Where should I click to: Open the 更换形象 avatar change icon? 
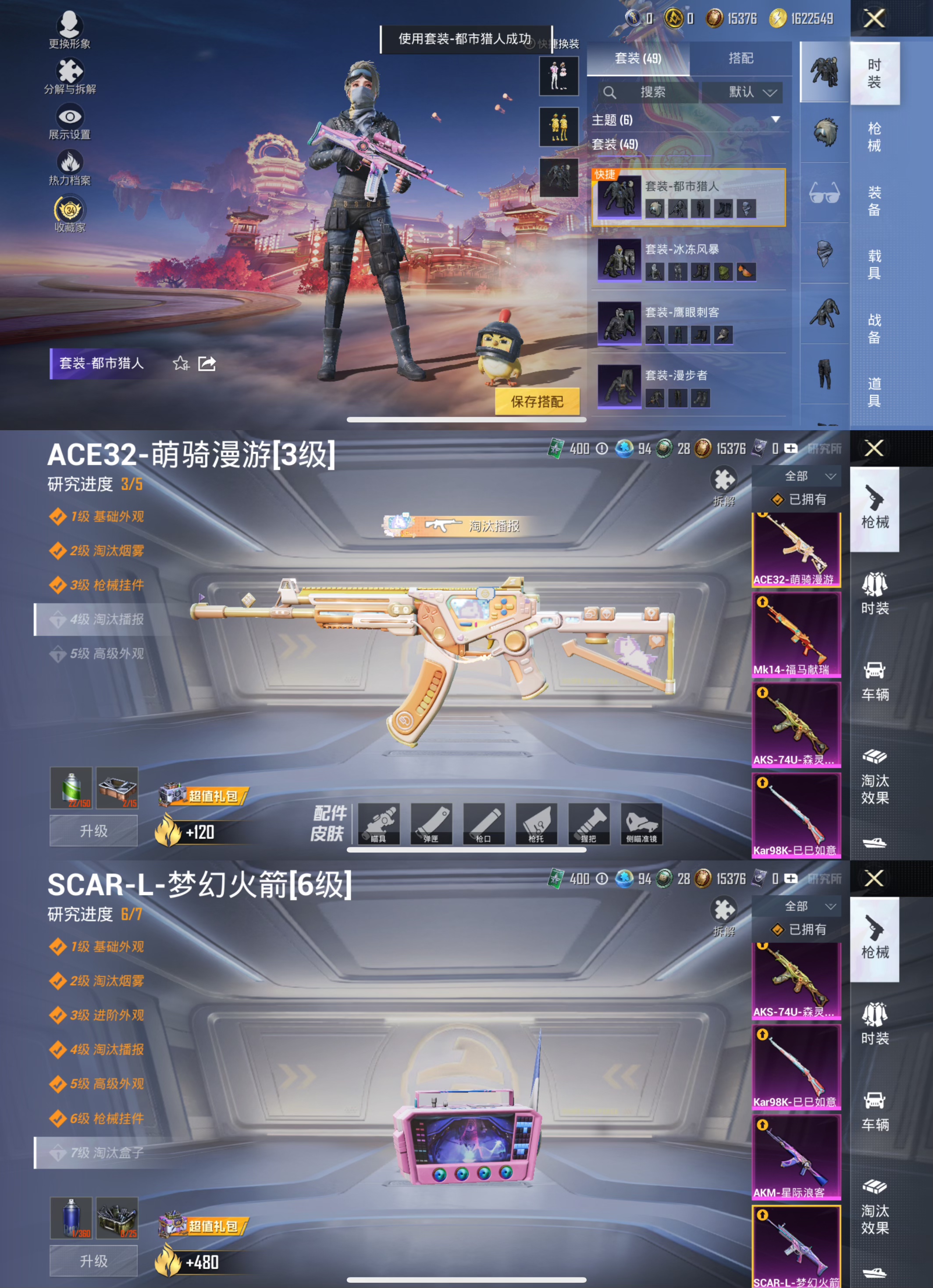[x=69, y=25]
